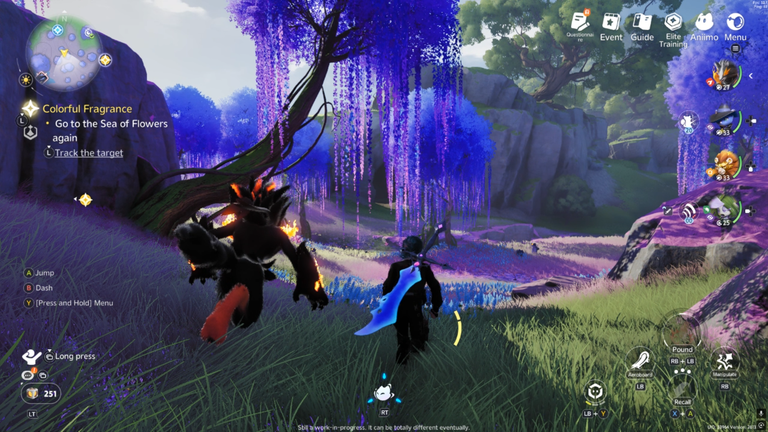The width and height of the screenshot is (768, 432).
Task: Click the Track the target link
Action: pos(89,153)
